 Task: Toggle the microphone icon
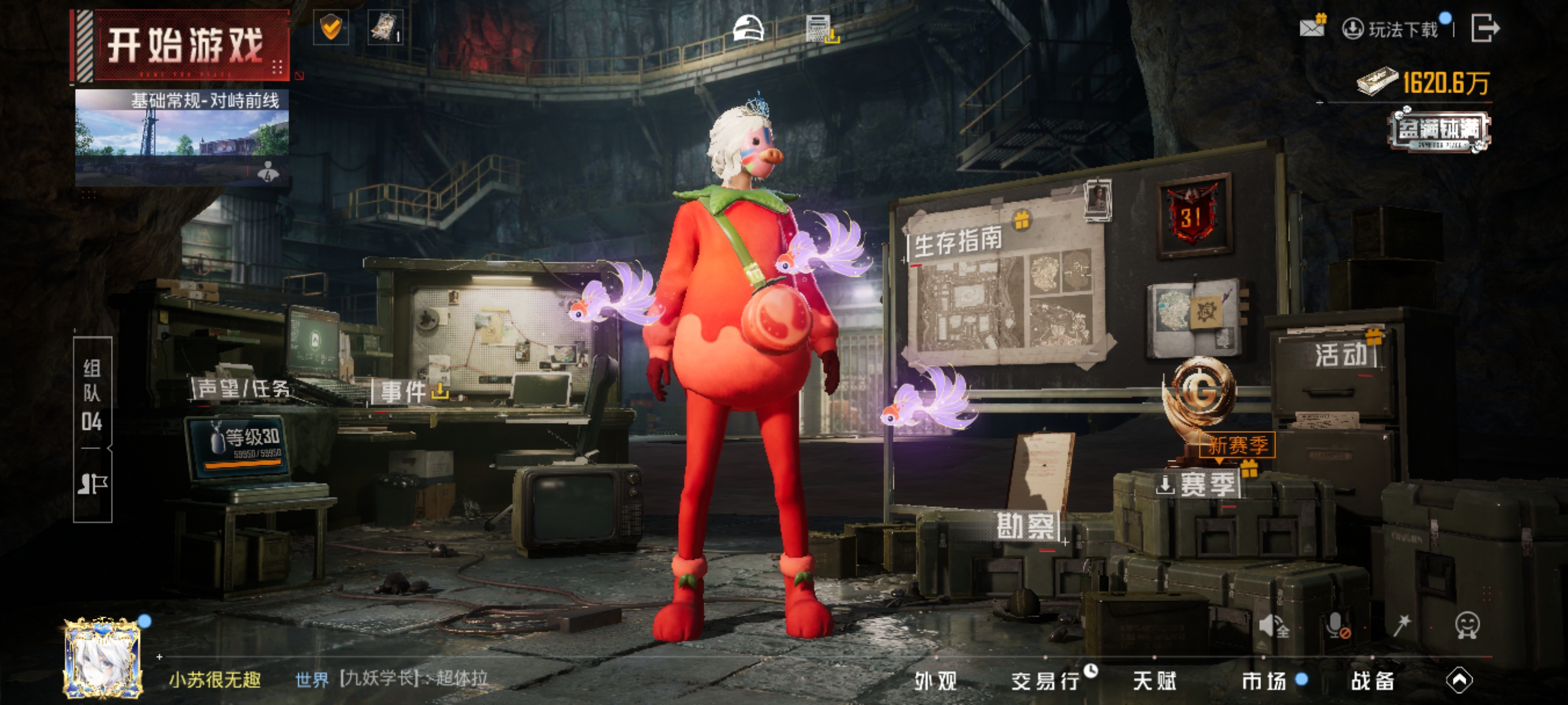click(x=1336, y=625)
